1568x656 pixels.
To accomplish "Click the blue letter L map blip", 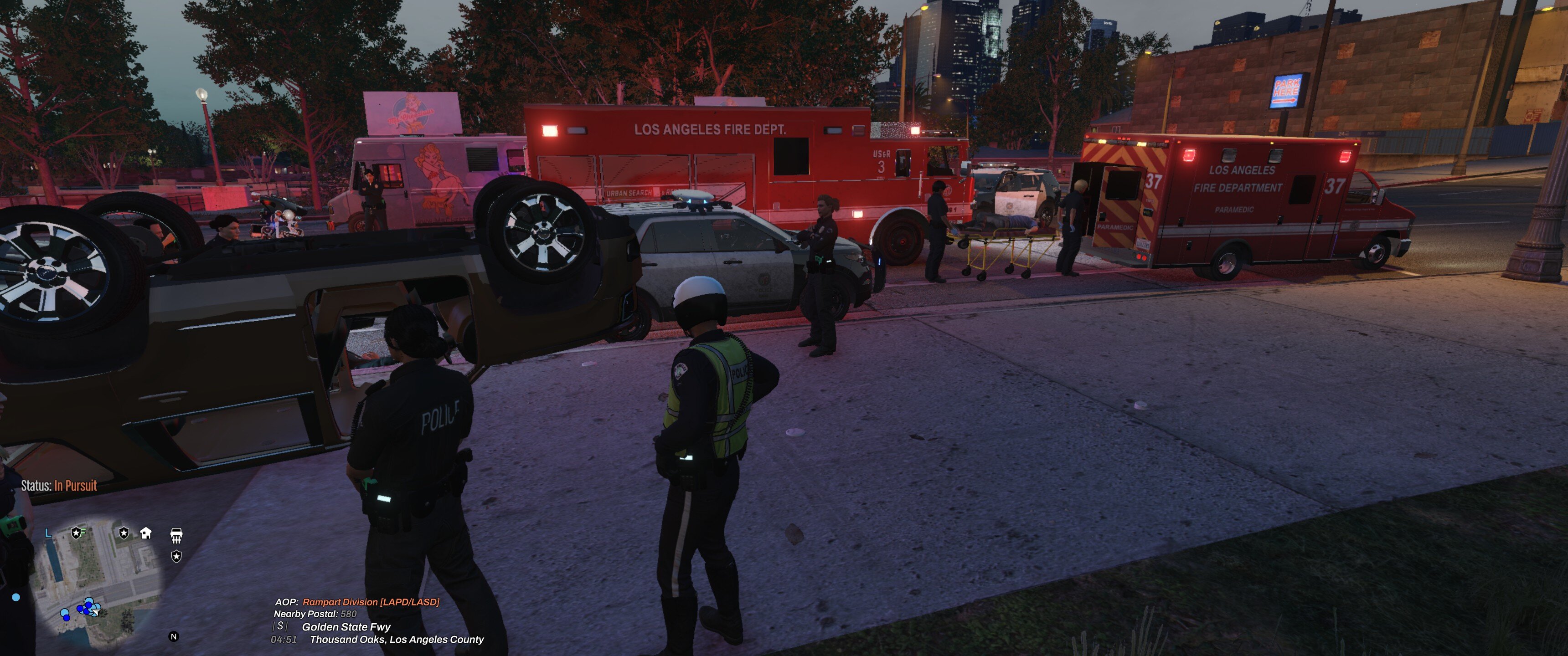I will pyautogui.click(x=49, y=533).
